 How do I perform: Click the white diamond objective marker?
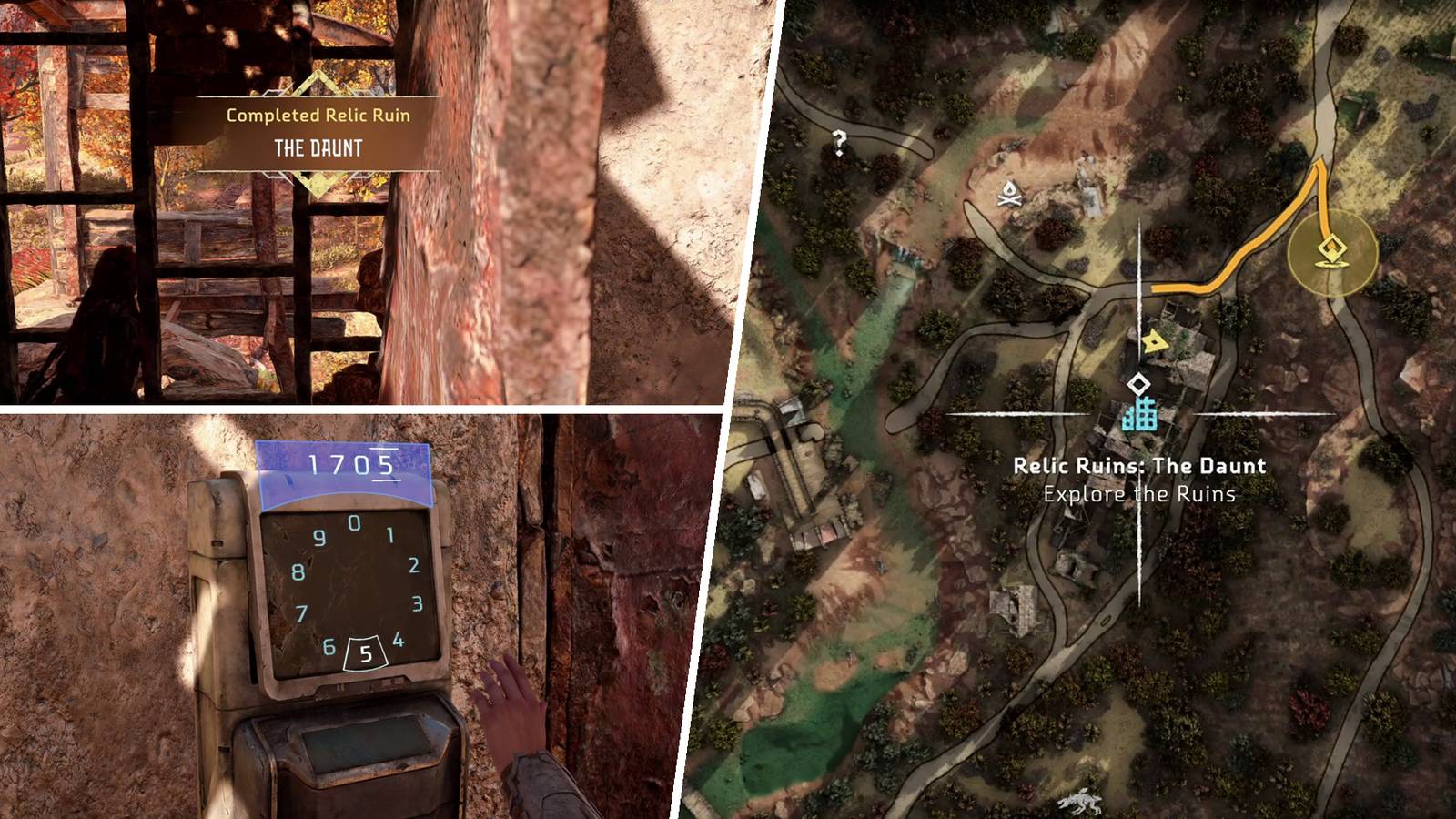click(1138, 385)
